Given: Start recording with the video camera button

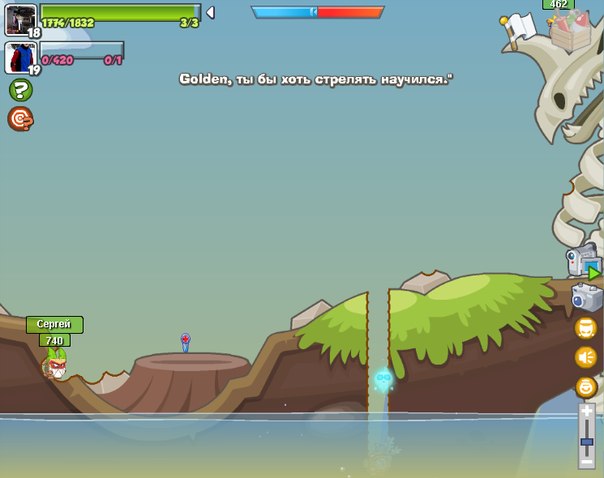Looking at the screenshot, I should (x=583, y=262).
